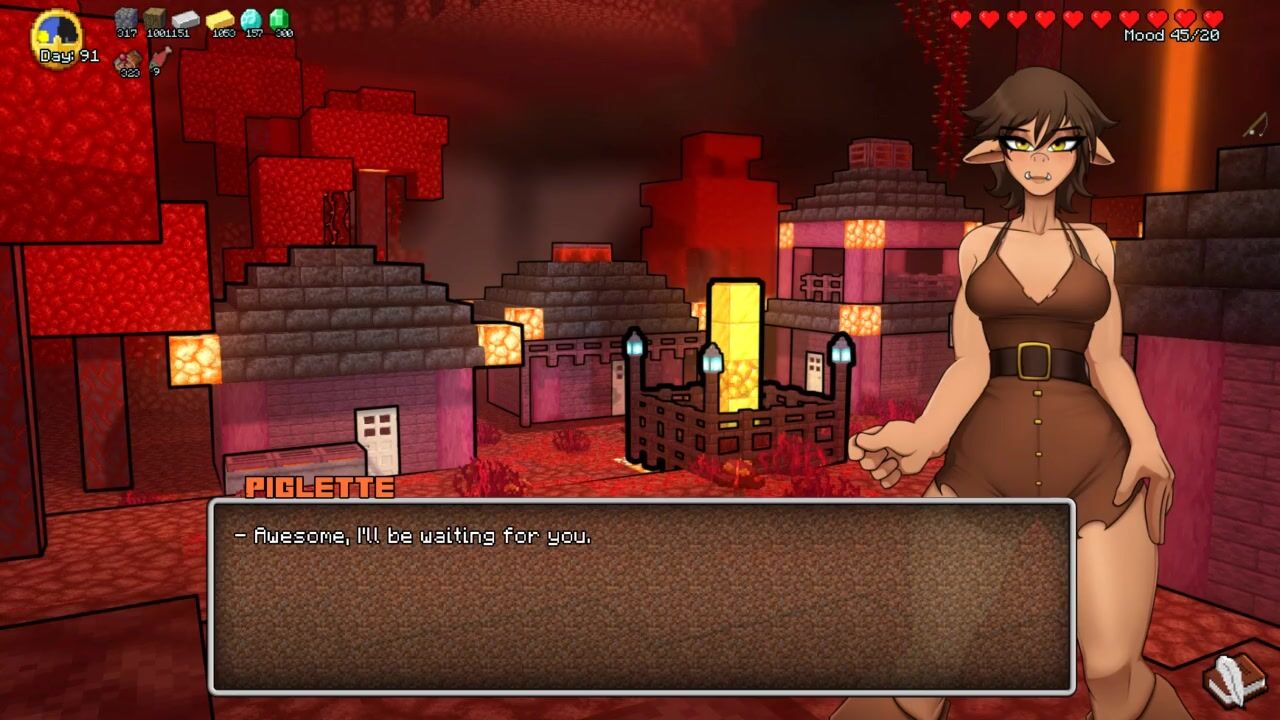
Task: Click the day/night clock icon
Action: tap(57, 32)
